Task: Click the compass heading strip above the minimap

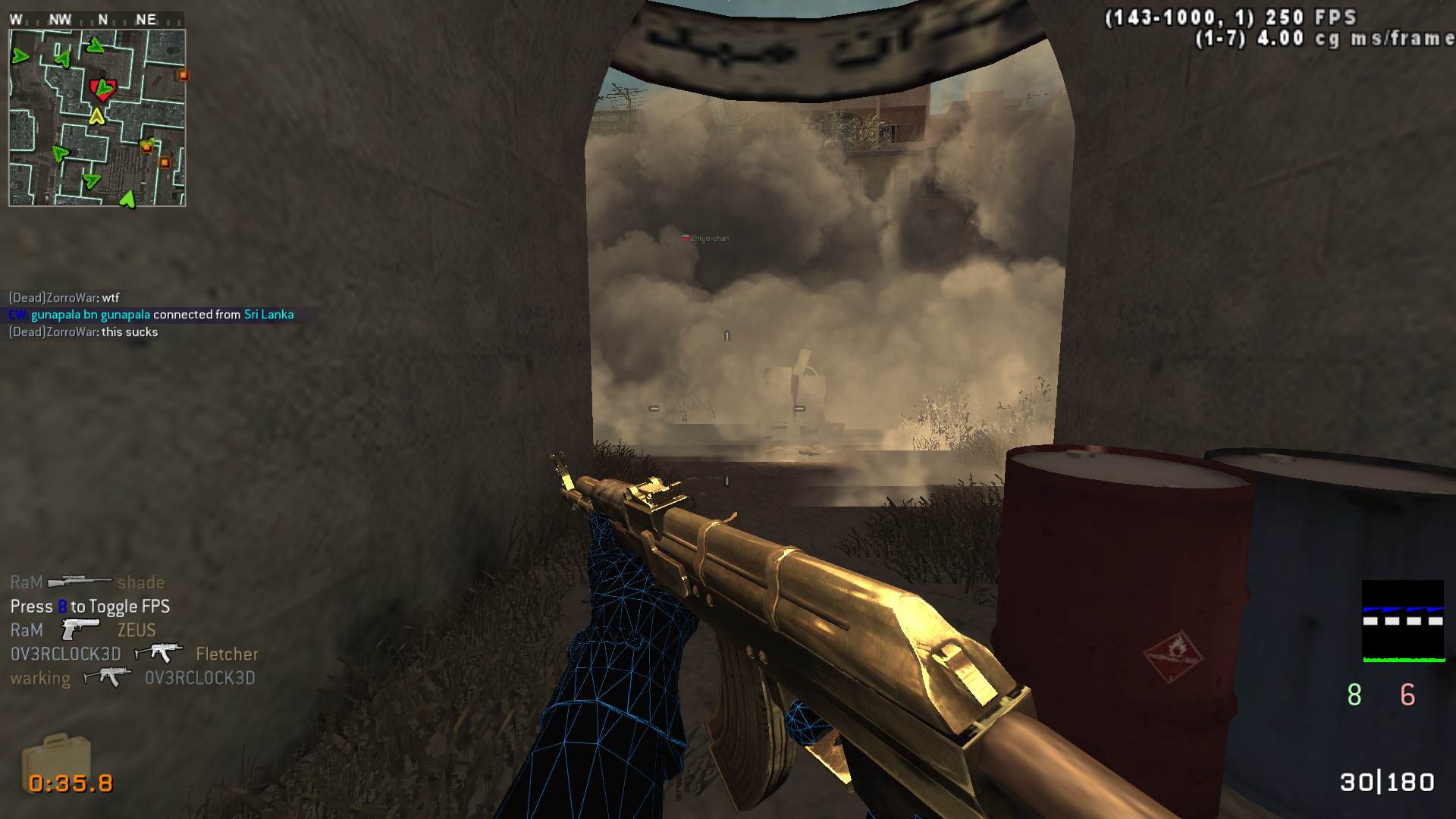Action: (x=96, y=20)
